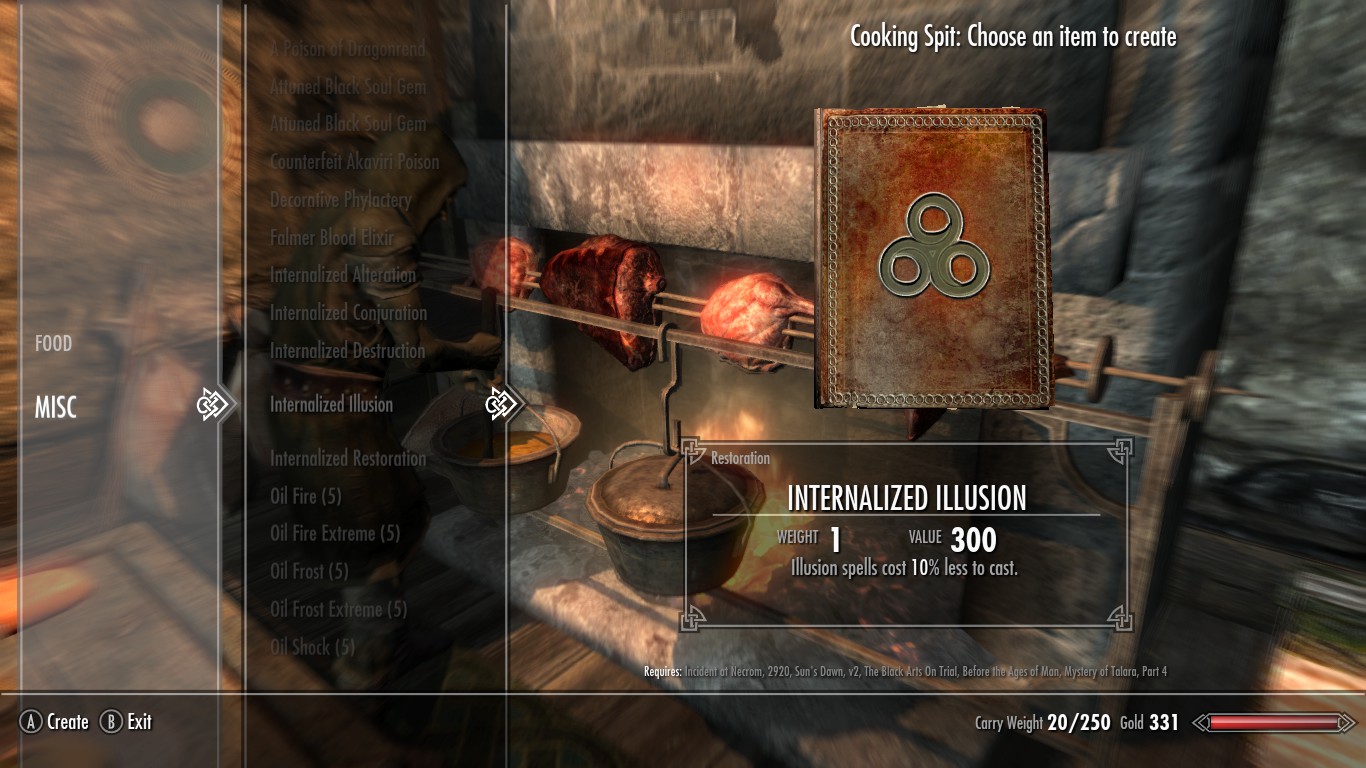The width and height of the screenshot is (1366, 768).
Task: Select Internalized Restoration
Action: tap(348, 459)
